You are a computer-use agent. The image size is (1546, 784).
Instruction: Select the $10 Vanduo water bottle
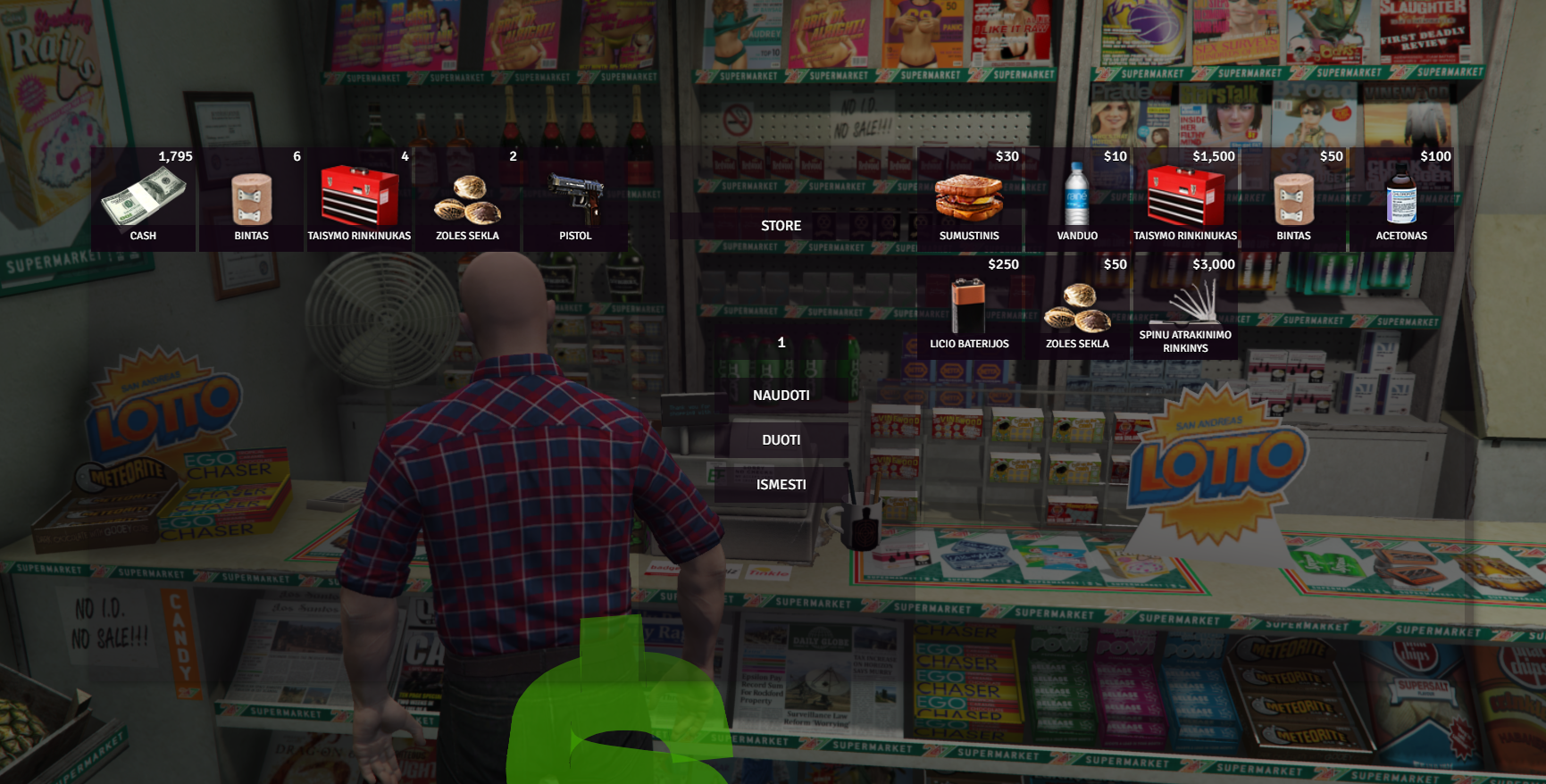[1077, 199]
